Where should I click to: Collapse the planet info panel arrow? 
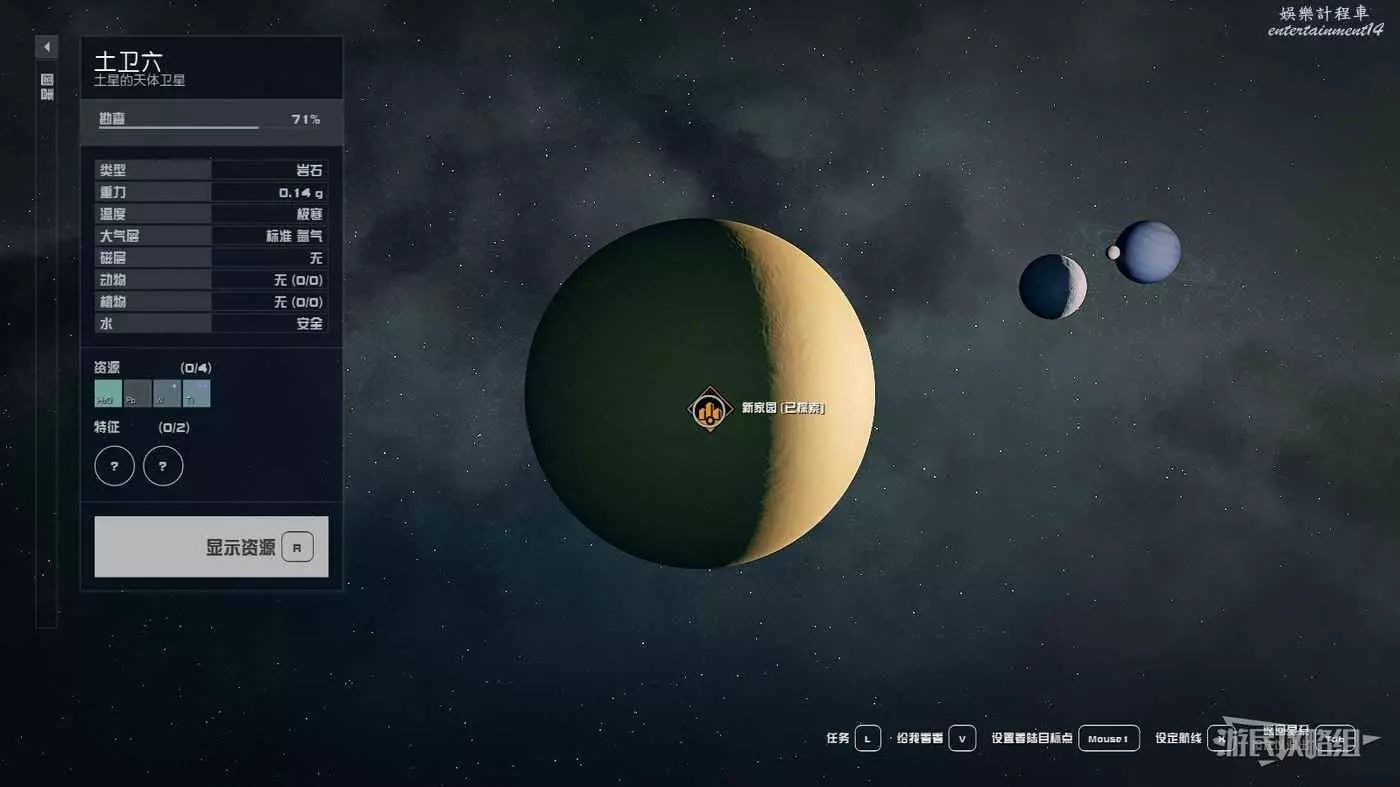[x=47, y=47]
